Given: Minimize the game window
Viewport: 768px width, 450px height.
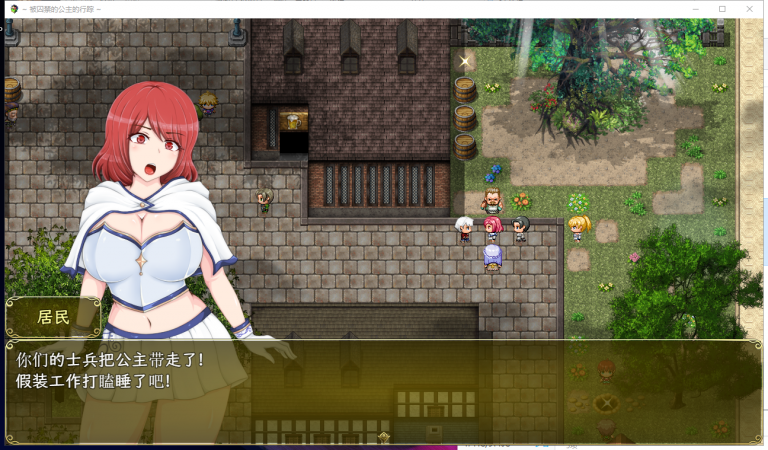Looking at the screenshot, I should coord(695,9).
